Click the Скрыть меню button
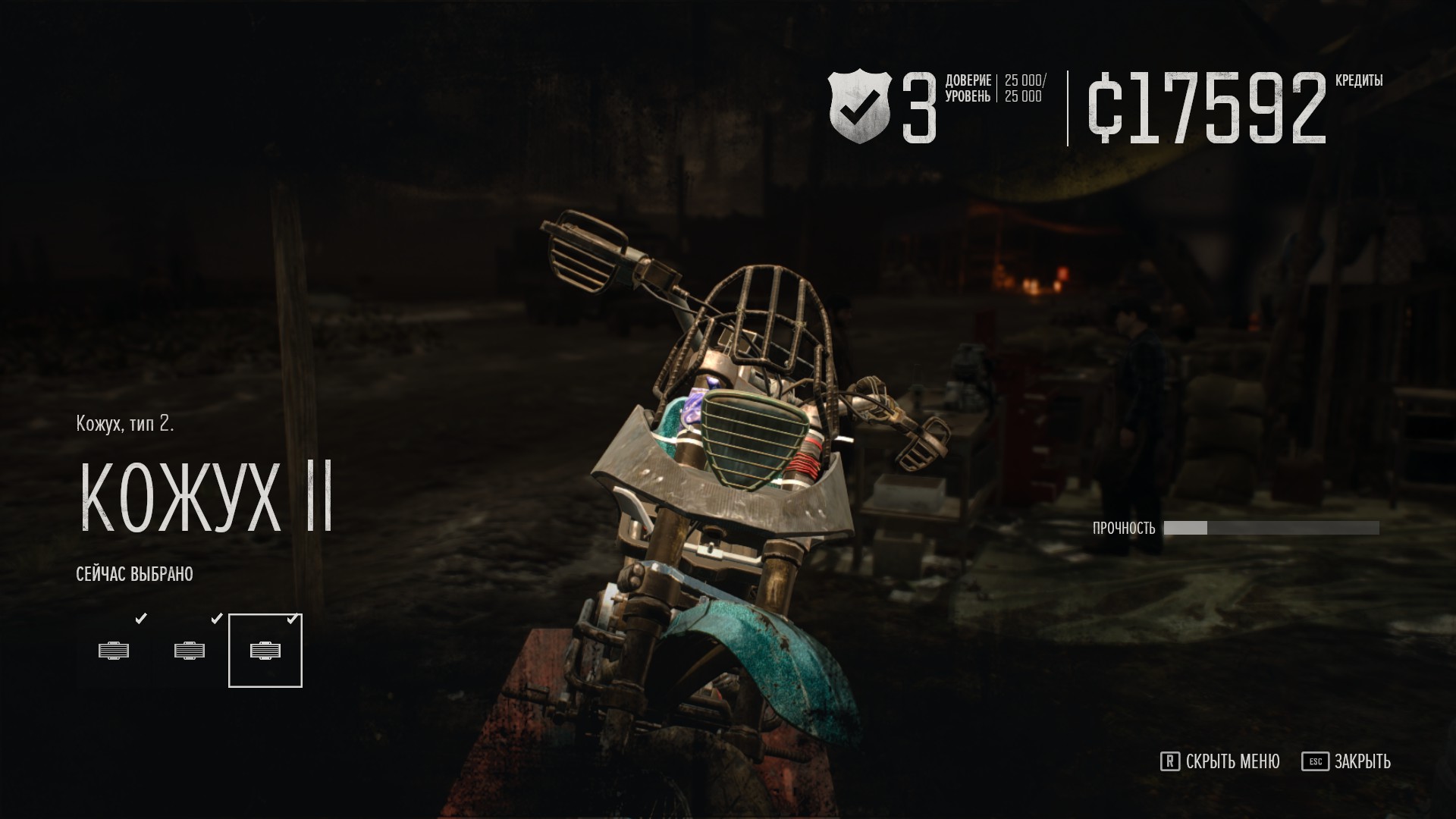Viewport: 1456px width, 819px height. (x=1220, y=761)
